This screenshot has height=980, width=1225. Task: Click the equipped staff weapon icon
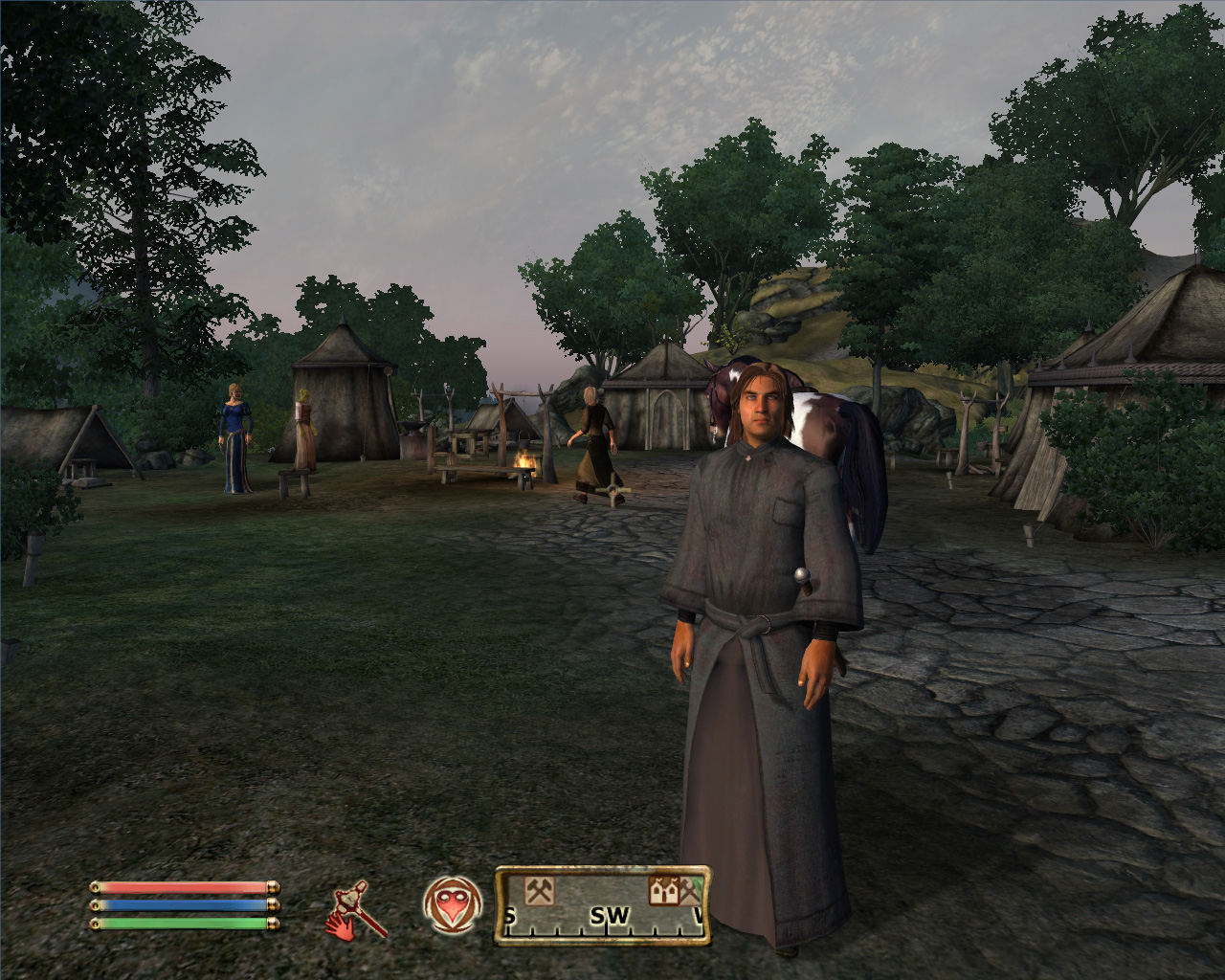click(x=360, y=909)
